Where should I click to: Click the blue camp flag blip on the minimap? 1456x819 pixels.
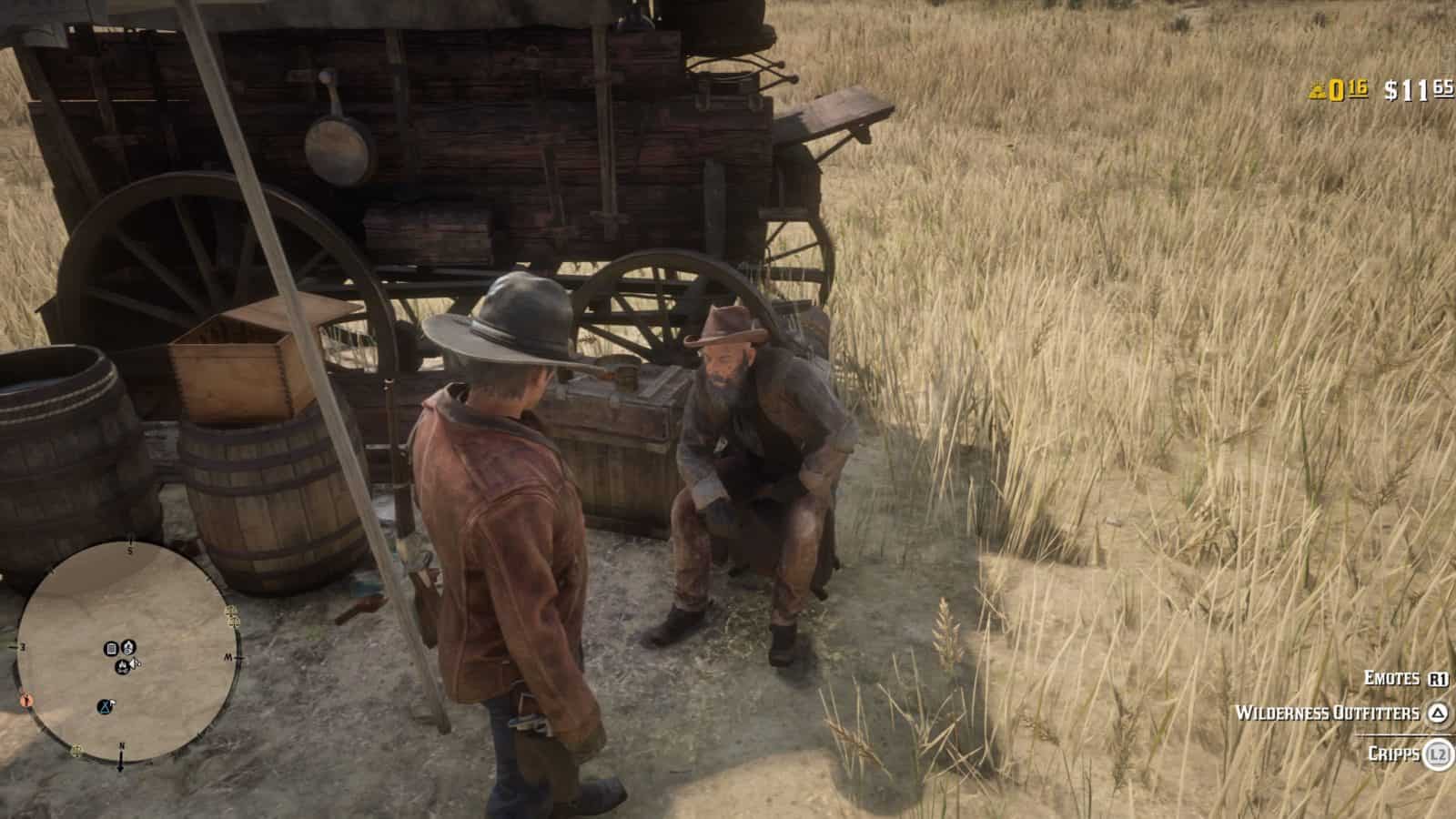coord(103,706)
